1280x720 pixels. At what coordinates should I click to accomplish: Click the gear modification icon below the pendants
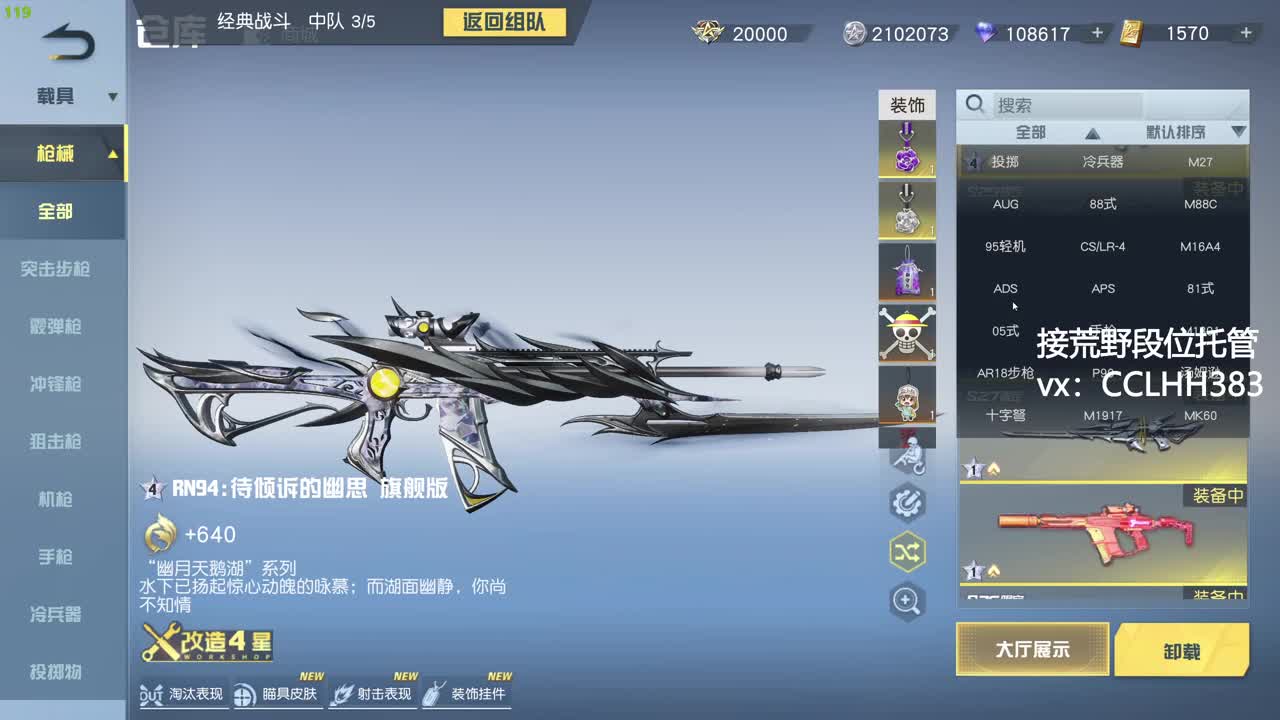pyautogui.click(x=906, y=501)
